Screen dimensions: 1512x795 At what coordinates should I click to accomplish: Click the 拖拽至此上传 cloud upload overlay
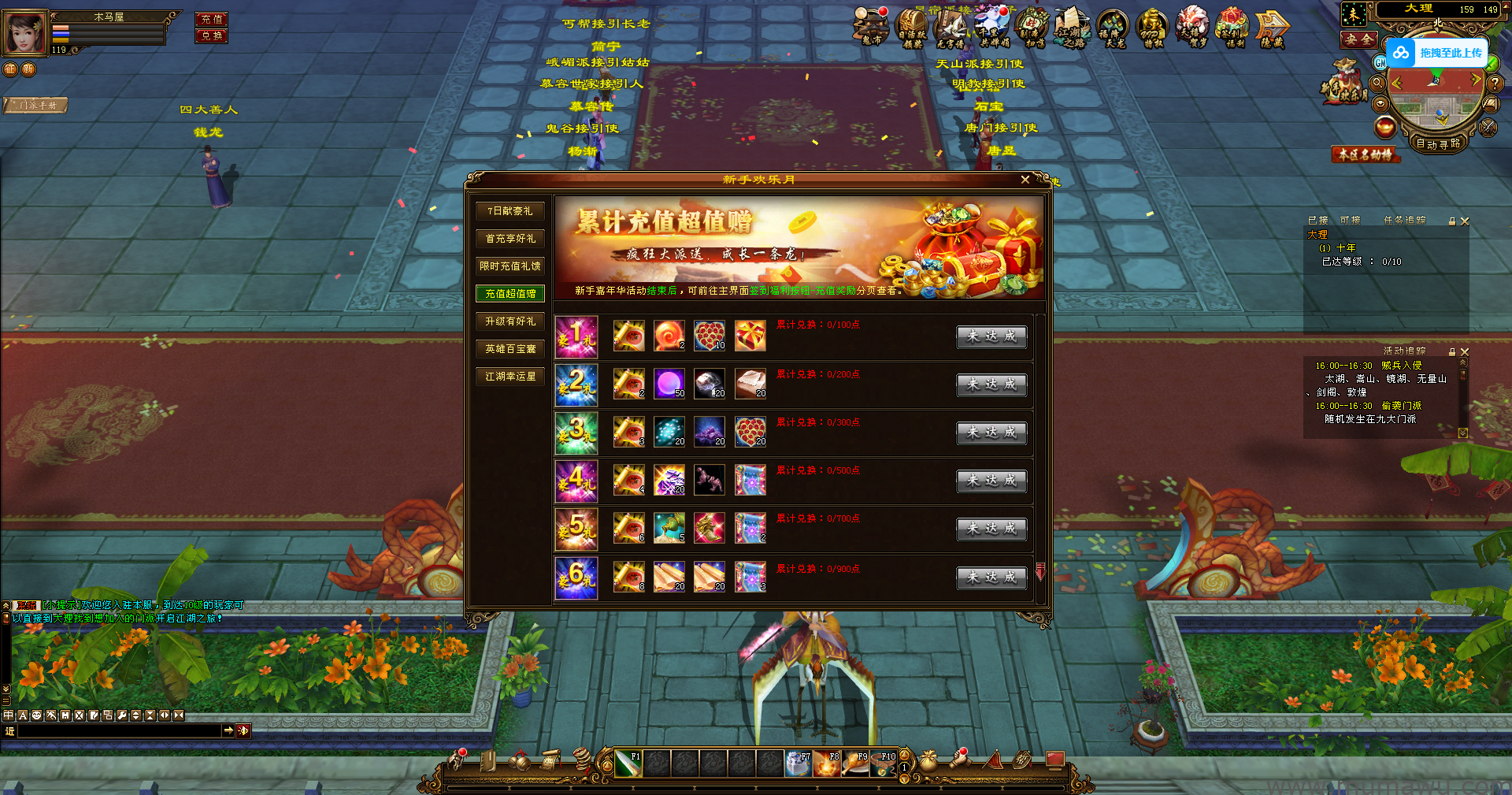[x=1437, y=53]
